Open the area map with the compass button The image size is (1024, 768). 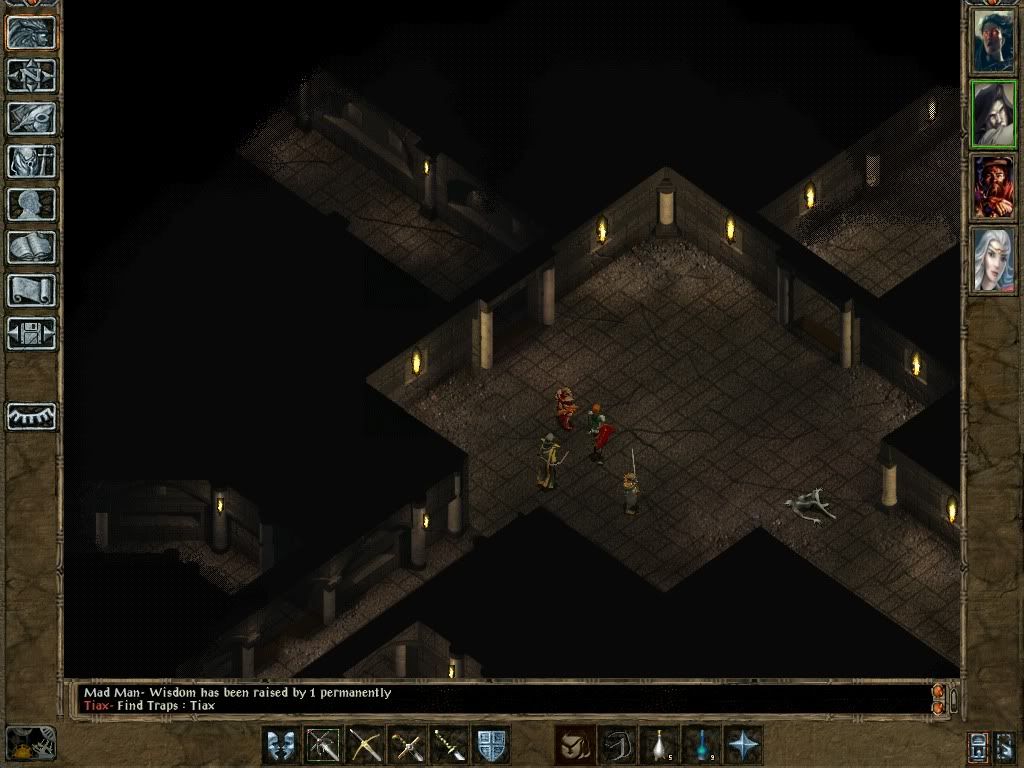pos(32,75)
